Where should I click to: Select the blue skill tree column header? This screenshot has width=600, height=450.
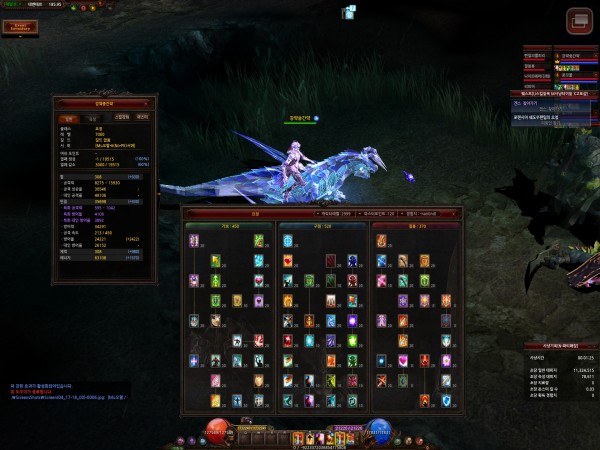(321, 225)
